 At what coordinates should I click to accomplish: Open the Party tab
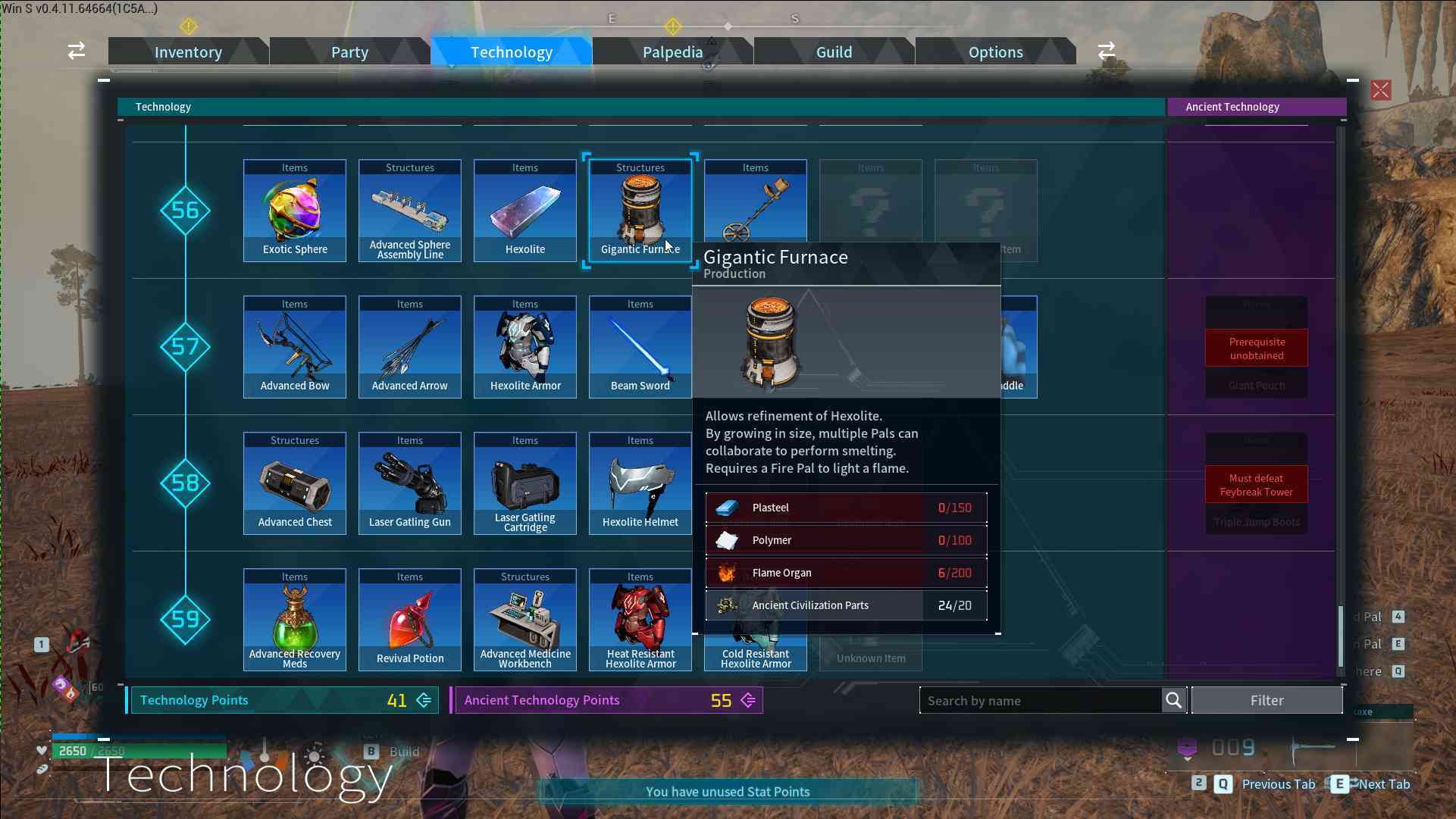click(x=349, y=52)
